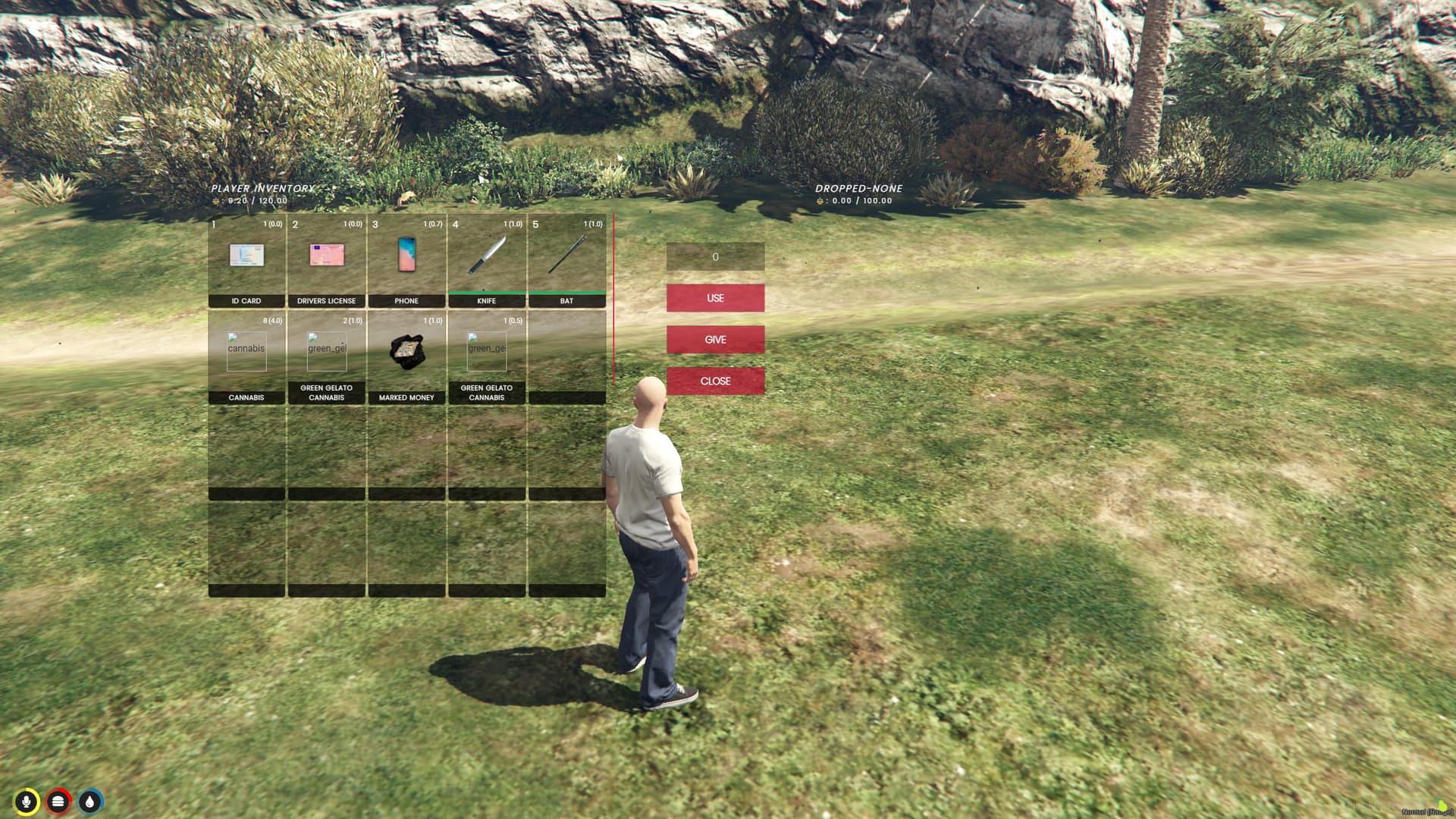Click the Cannabis item slot
The height and width of the screenshot is (819, 1456).
click(246, 356)
